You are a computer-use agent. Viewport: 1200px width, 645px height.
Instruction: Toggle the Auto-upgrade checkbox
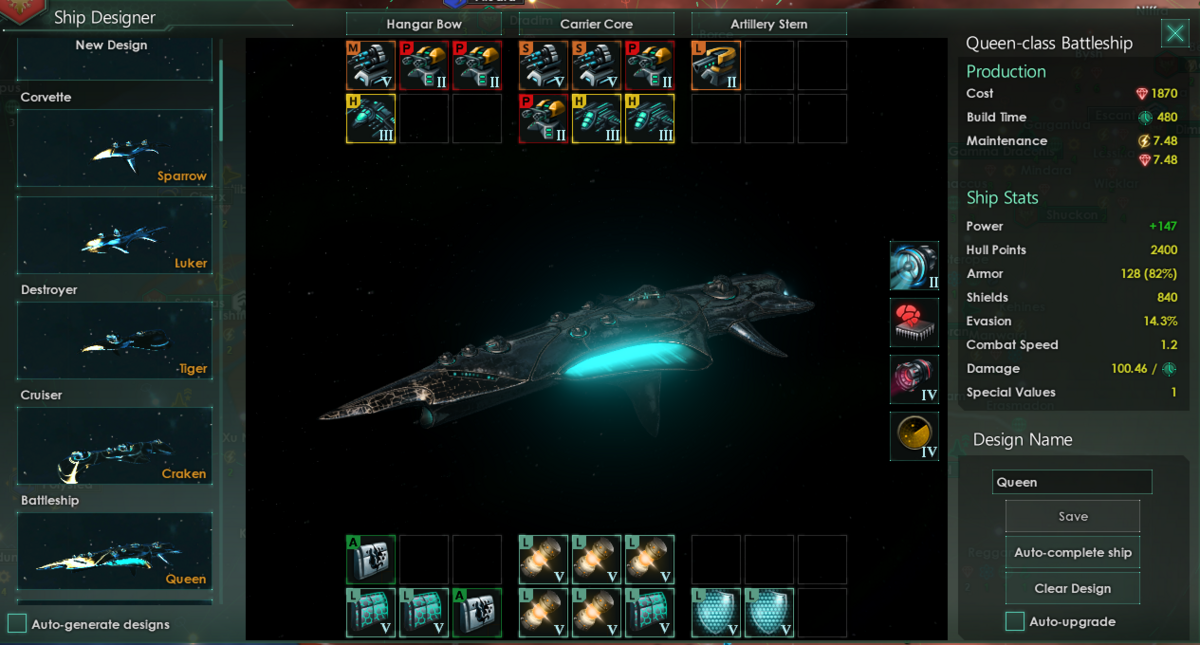pos(1014,621)
